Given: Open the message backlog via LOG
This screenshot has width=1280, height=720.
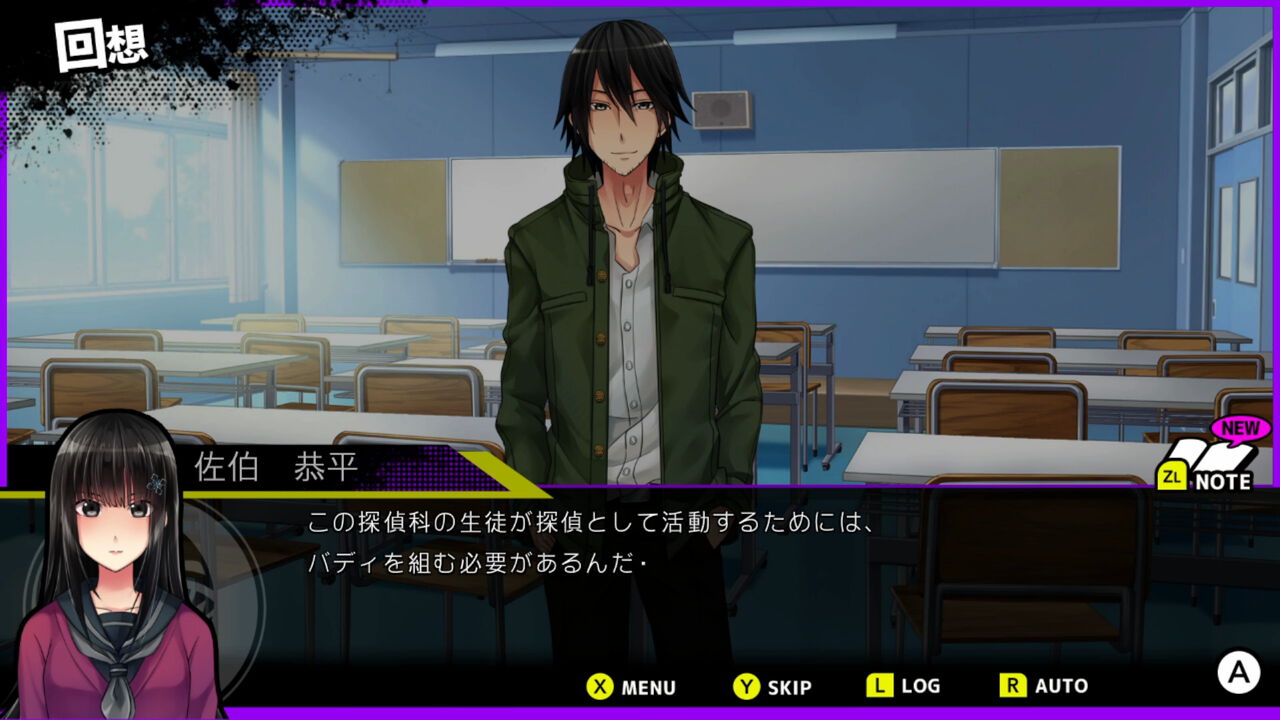Looking at the screenshot, I should click(908, 687).
